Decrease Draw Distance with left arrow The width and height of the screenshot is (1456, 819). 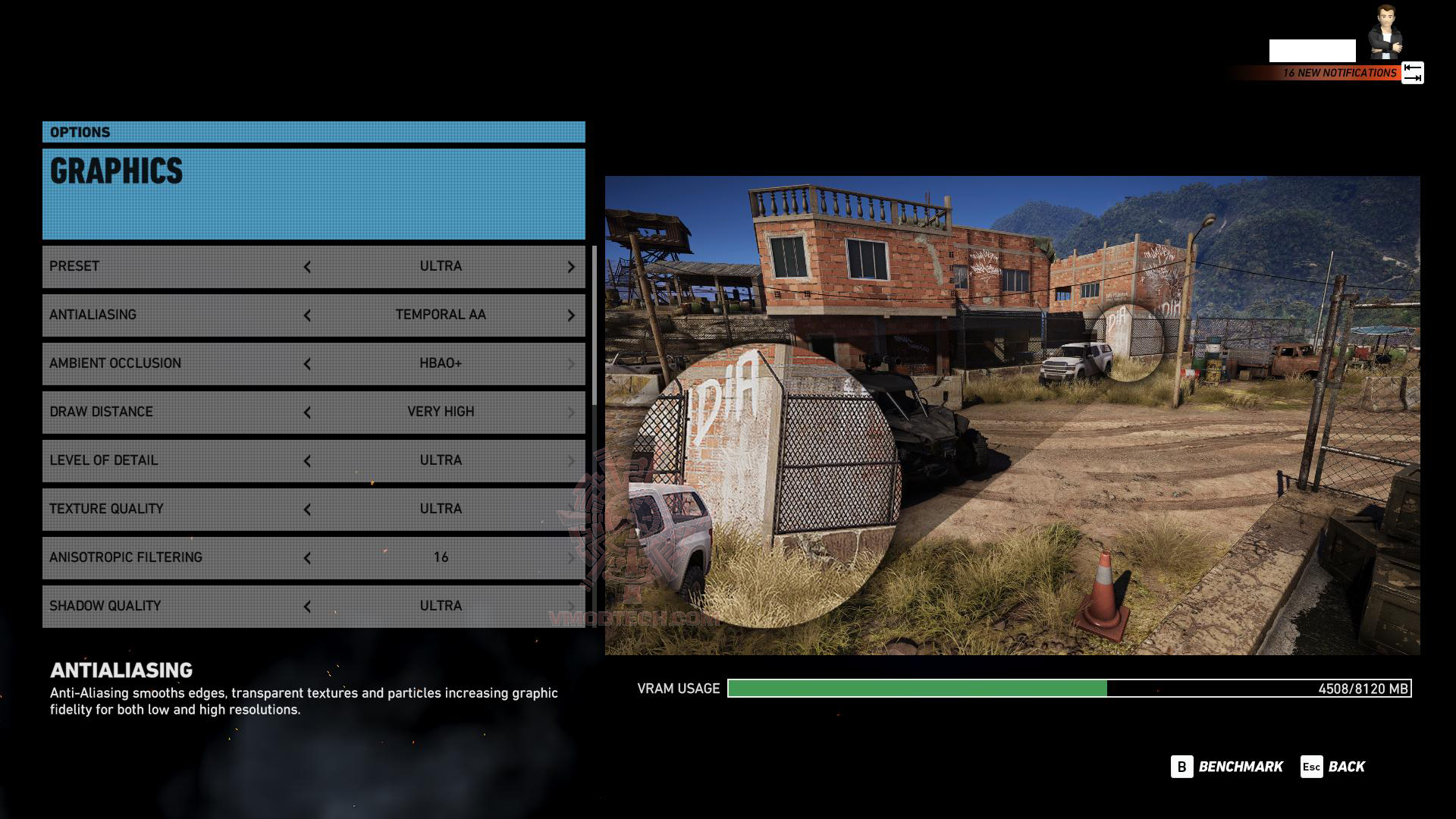[307, 413]
